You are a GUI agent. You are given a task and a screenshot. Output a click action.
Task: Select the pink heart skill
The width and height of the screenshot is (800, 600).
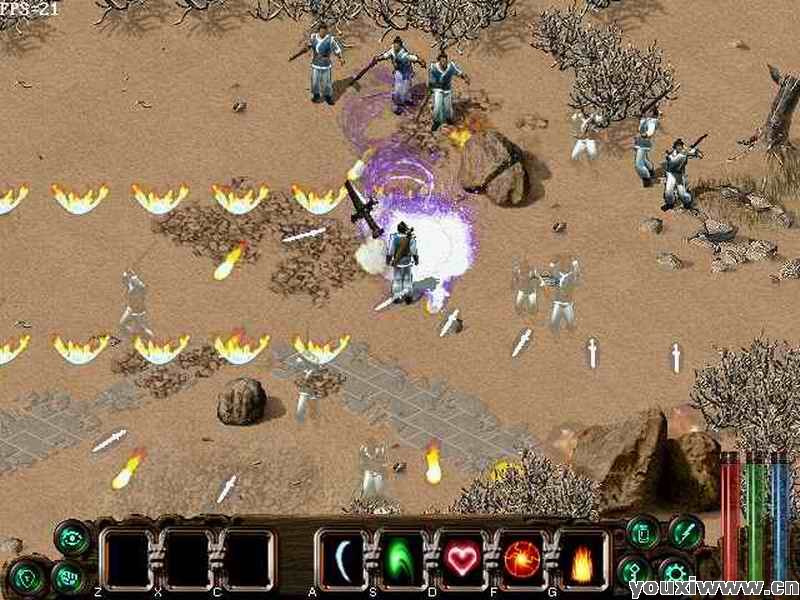[x=462, y=558]
